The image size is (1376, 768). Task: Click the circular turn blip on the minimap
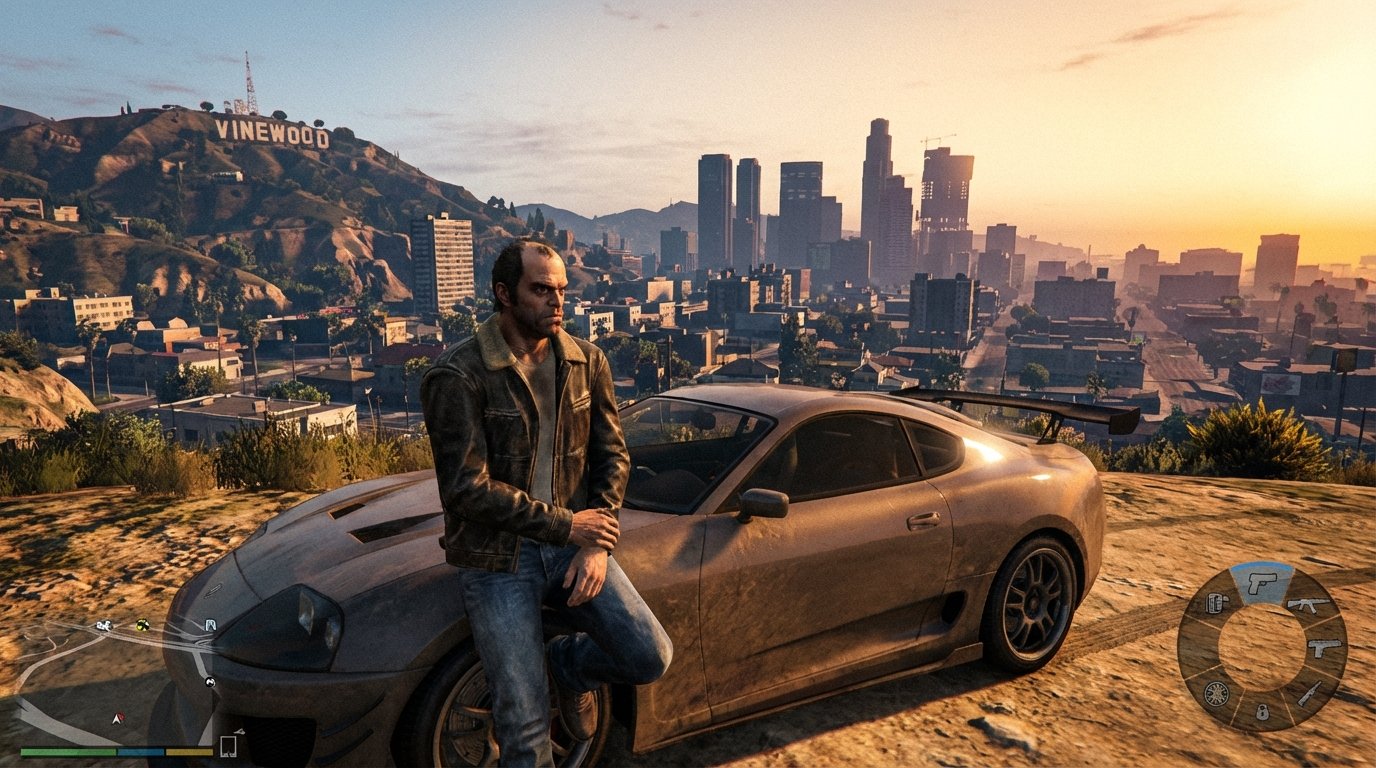tap(210, 681)
